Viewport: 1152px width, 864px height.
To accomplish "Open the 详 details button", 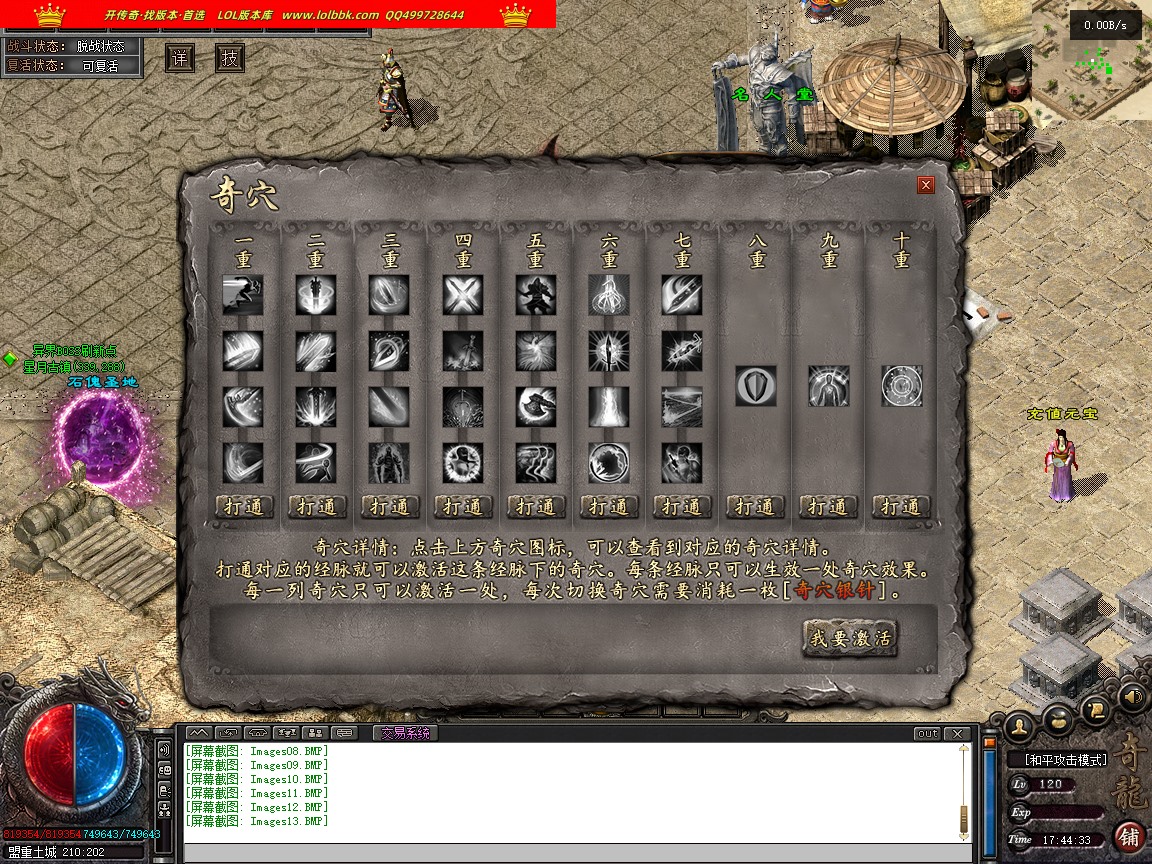I will coord(180,58).
